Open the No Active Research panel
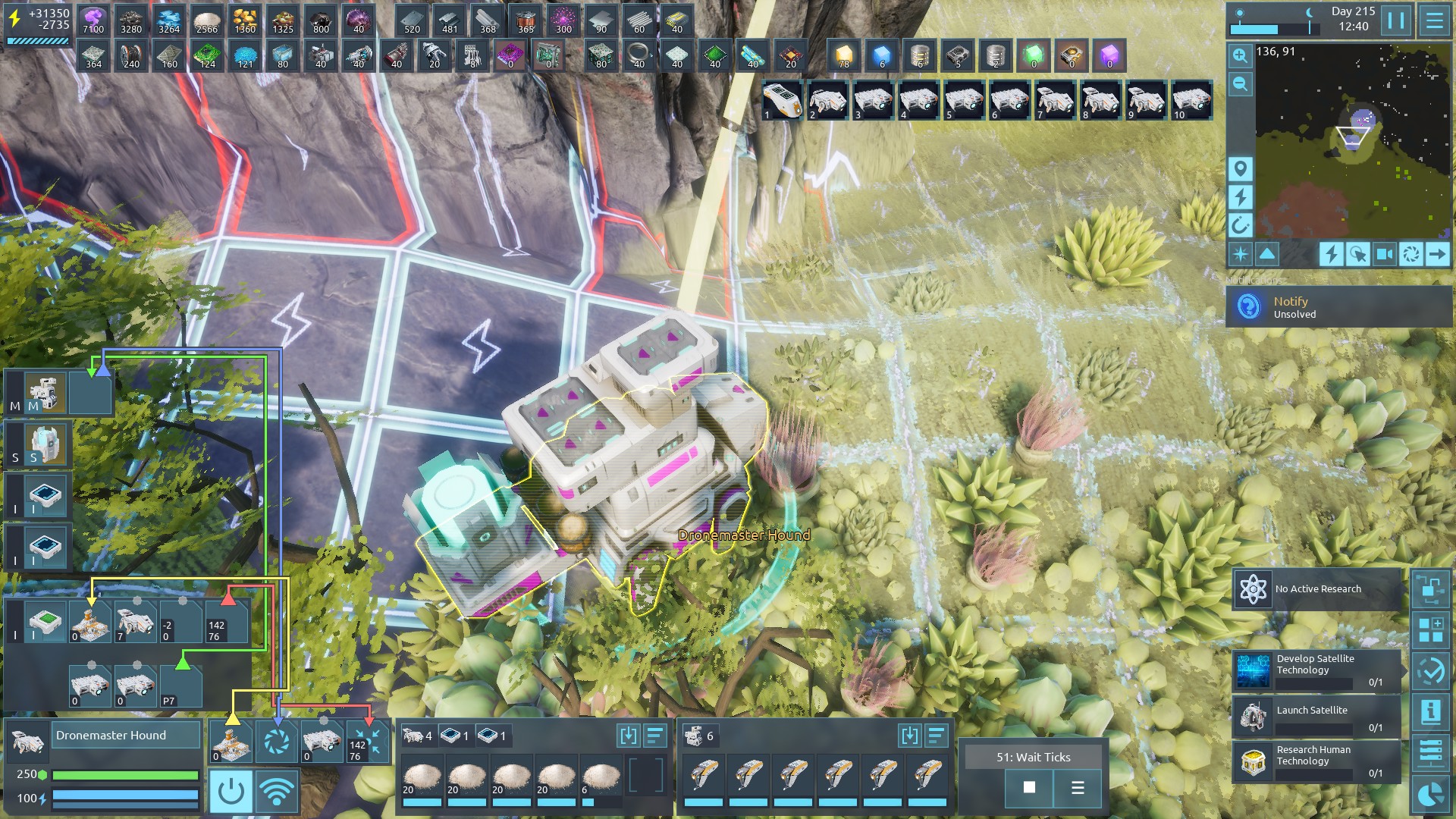This screenshot has height=819, width=1456. 1317,589
